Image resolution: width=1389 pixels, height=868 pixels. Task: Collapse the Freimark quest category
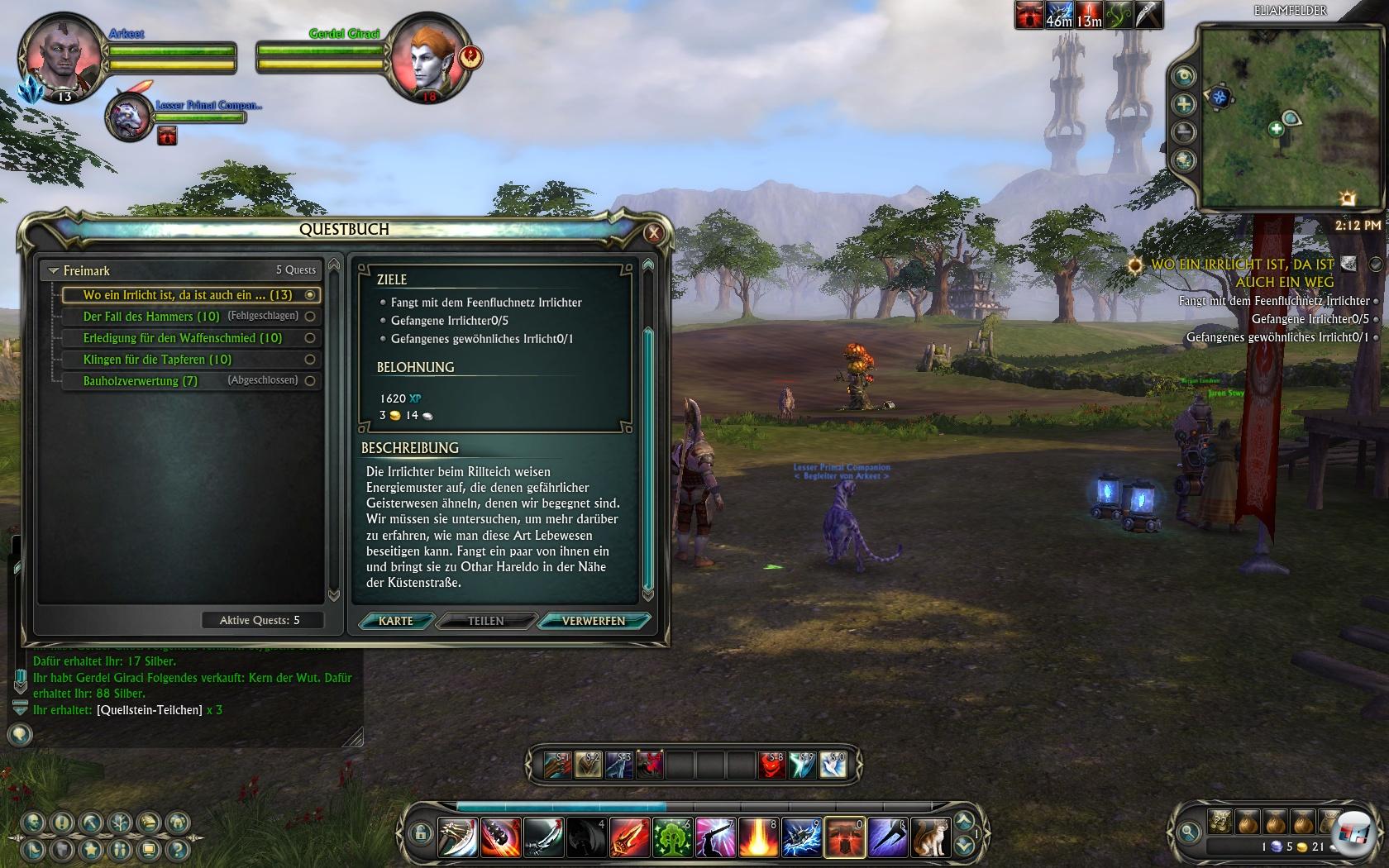click(54, 271)
